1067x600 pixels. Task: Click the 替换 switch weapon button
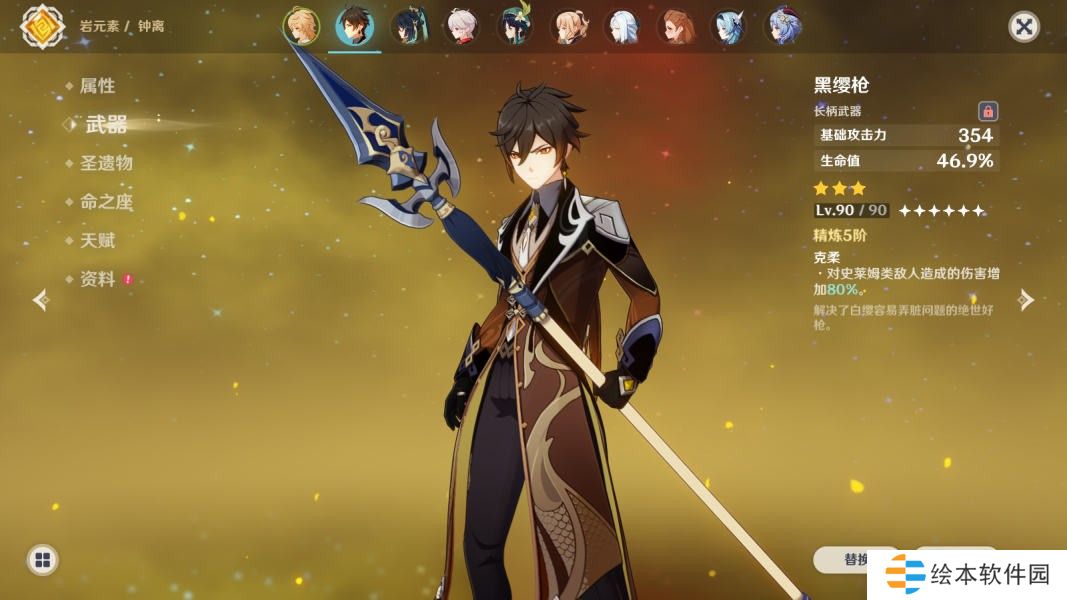855,559
